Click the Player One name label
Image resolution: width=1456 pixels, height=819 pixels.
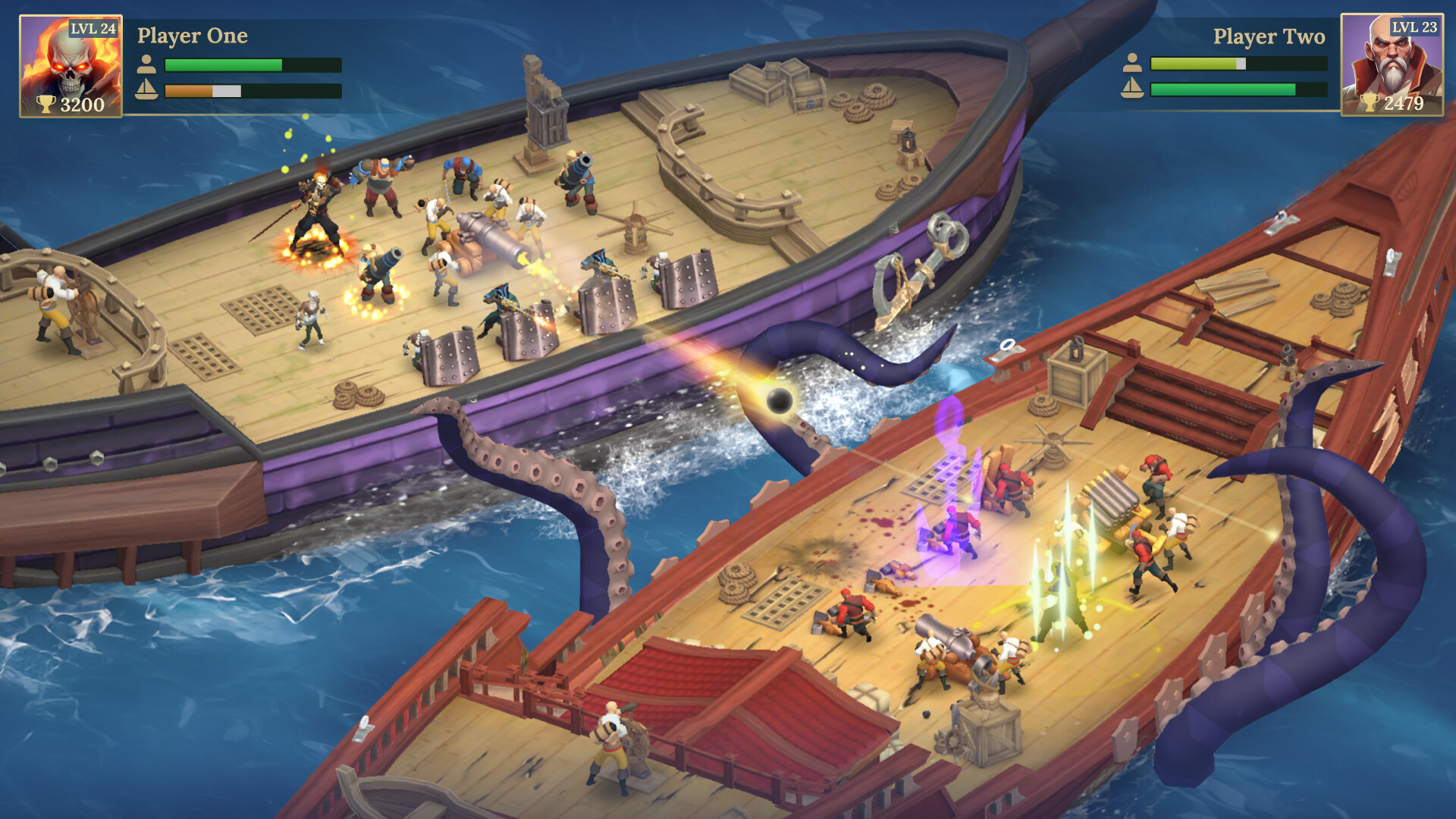tap(192, 36)
